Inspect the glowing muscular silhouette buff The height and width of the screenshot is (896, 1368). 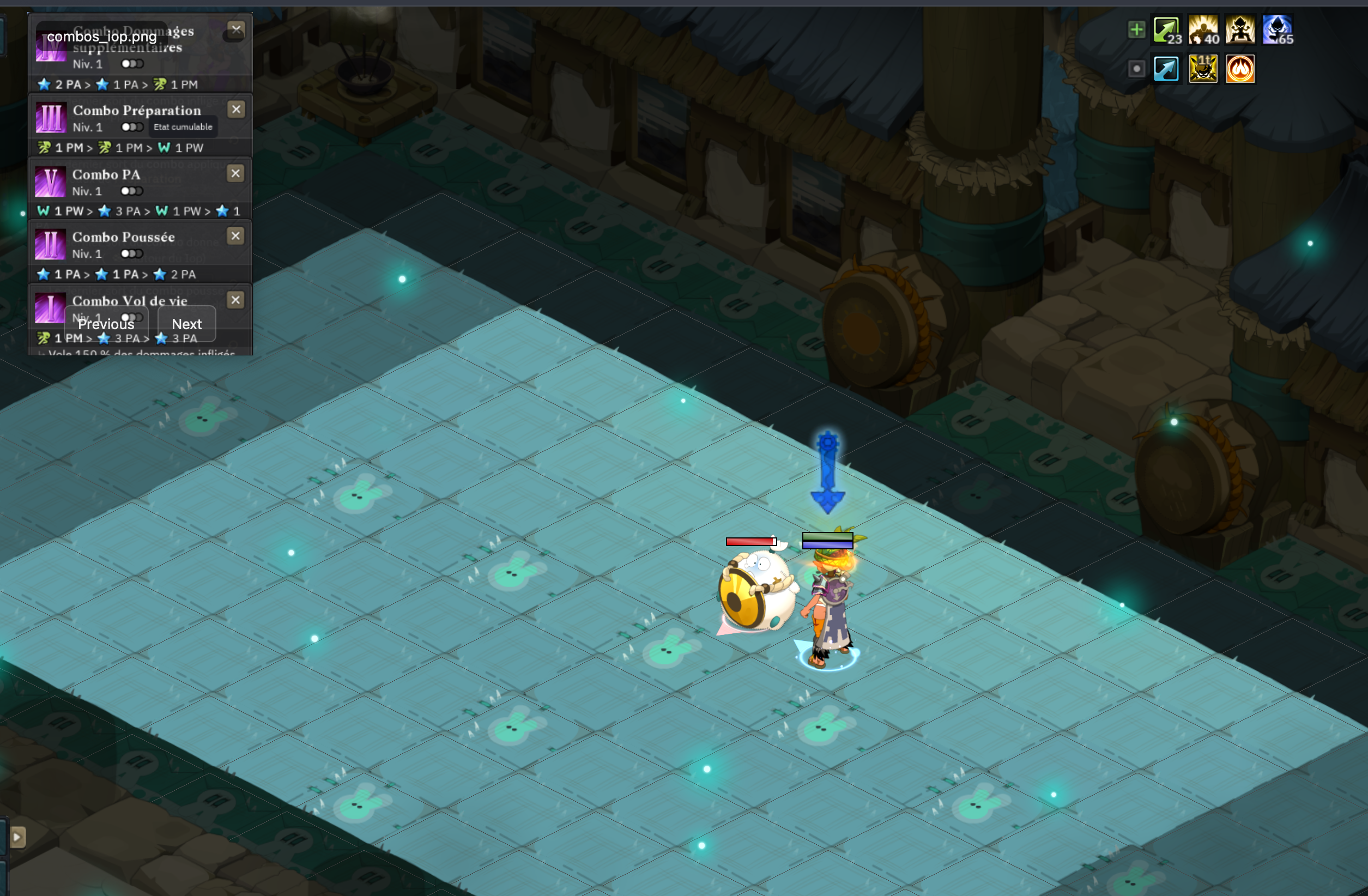coord(1203,30)
